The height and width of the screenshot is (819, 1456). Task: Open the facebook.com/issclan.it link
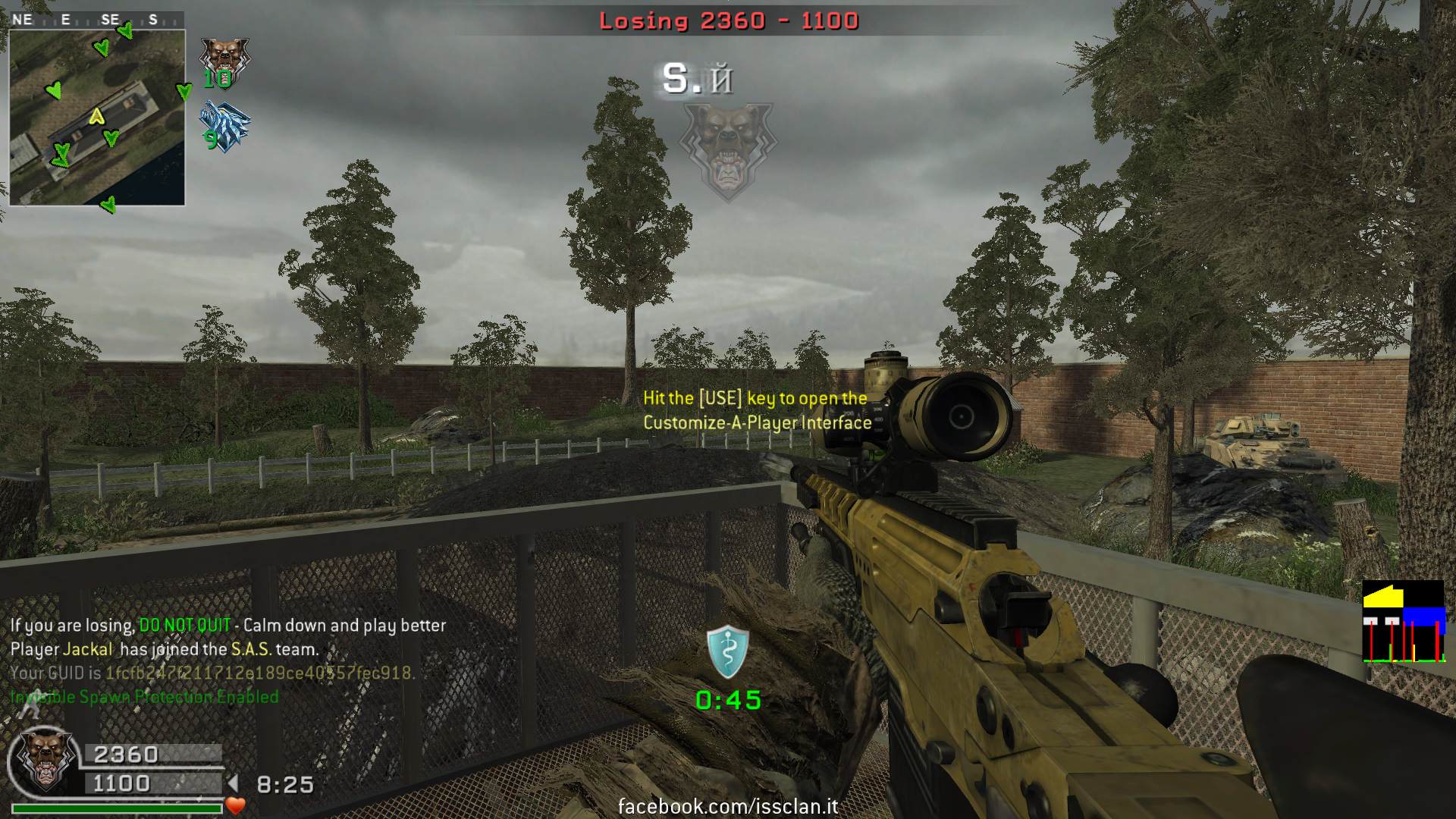click(x=728, y=806)
